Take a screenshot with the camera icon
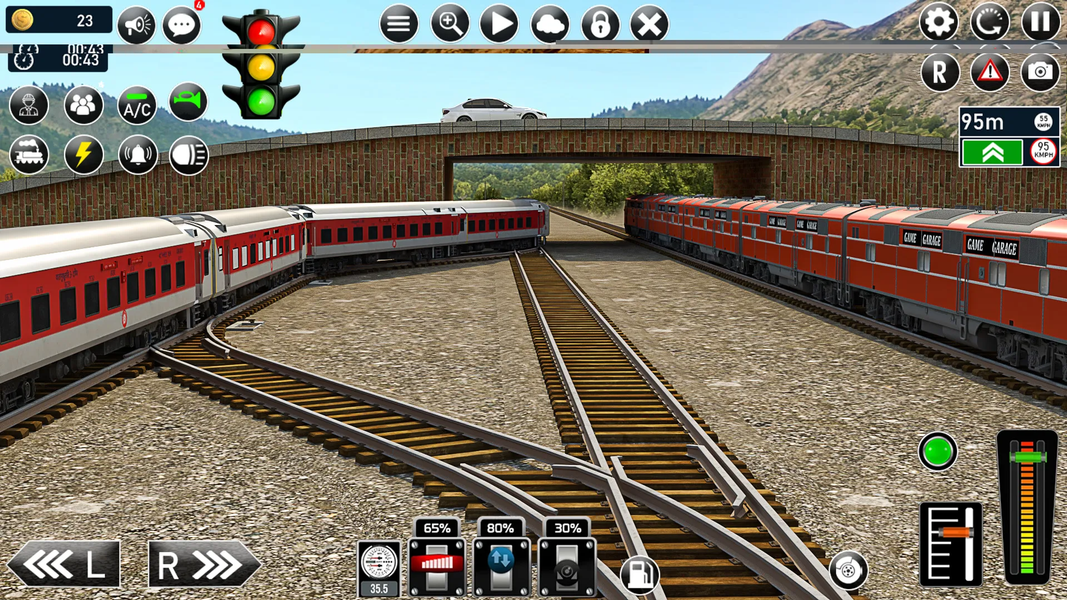Image resolution: width=1067 pixels, height=600 pixels. click(x=1040, y=72)
